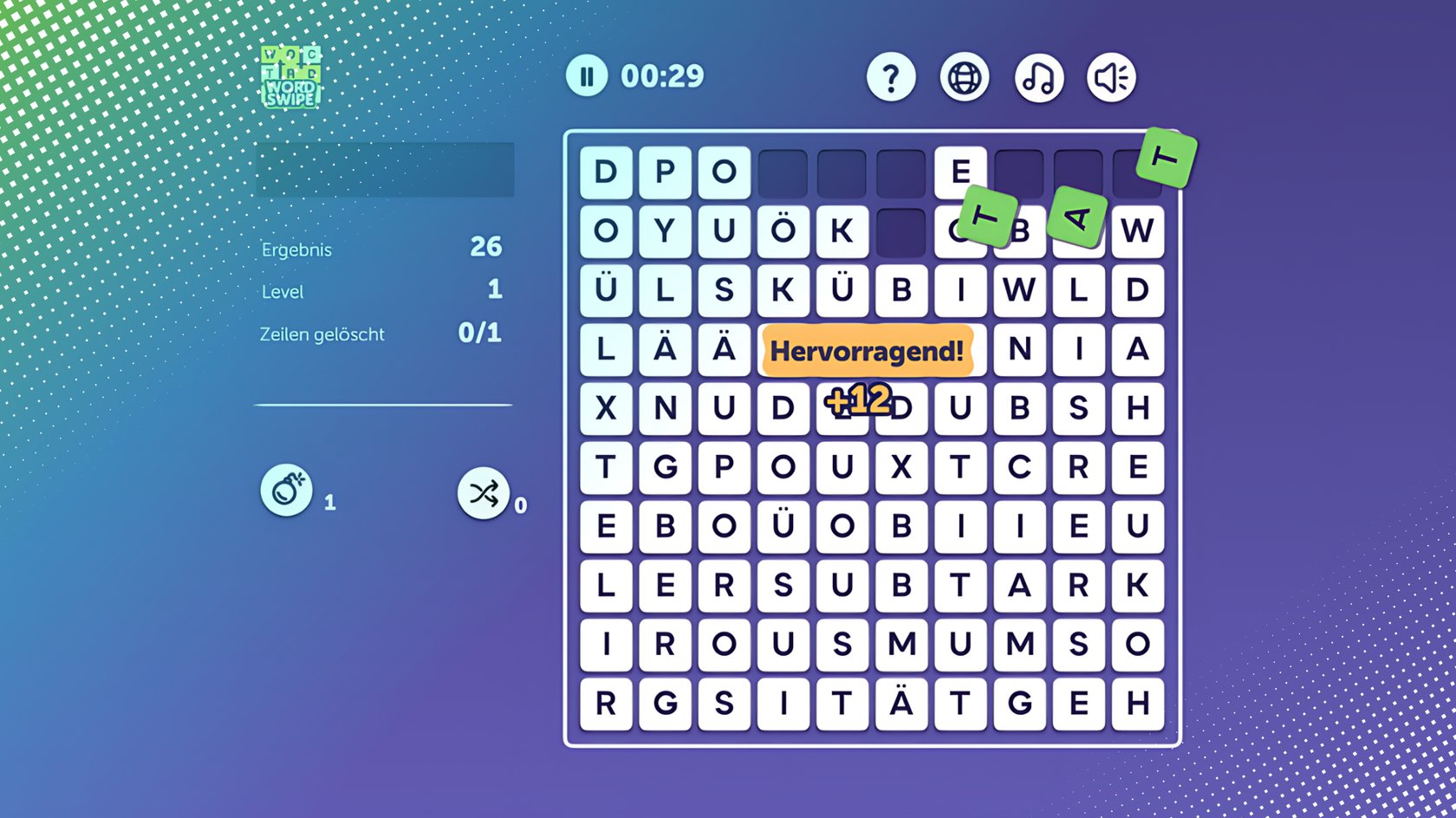
Task: Pause the game timer
Action: tap(586, 76)
